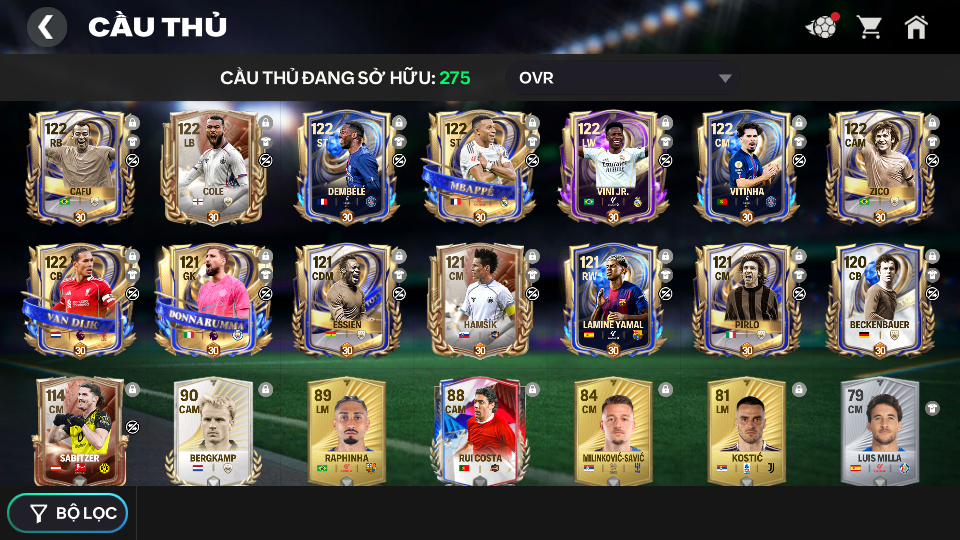The height and width of the screenshot is (540, 960).
Task: Return to the home screen
Action: tap(916, 27)
